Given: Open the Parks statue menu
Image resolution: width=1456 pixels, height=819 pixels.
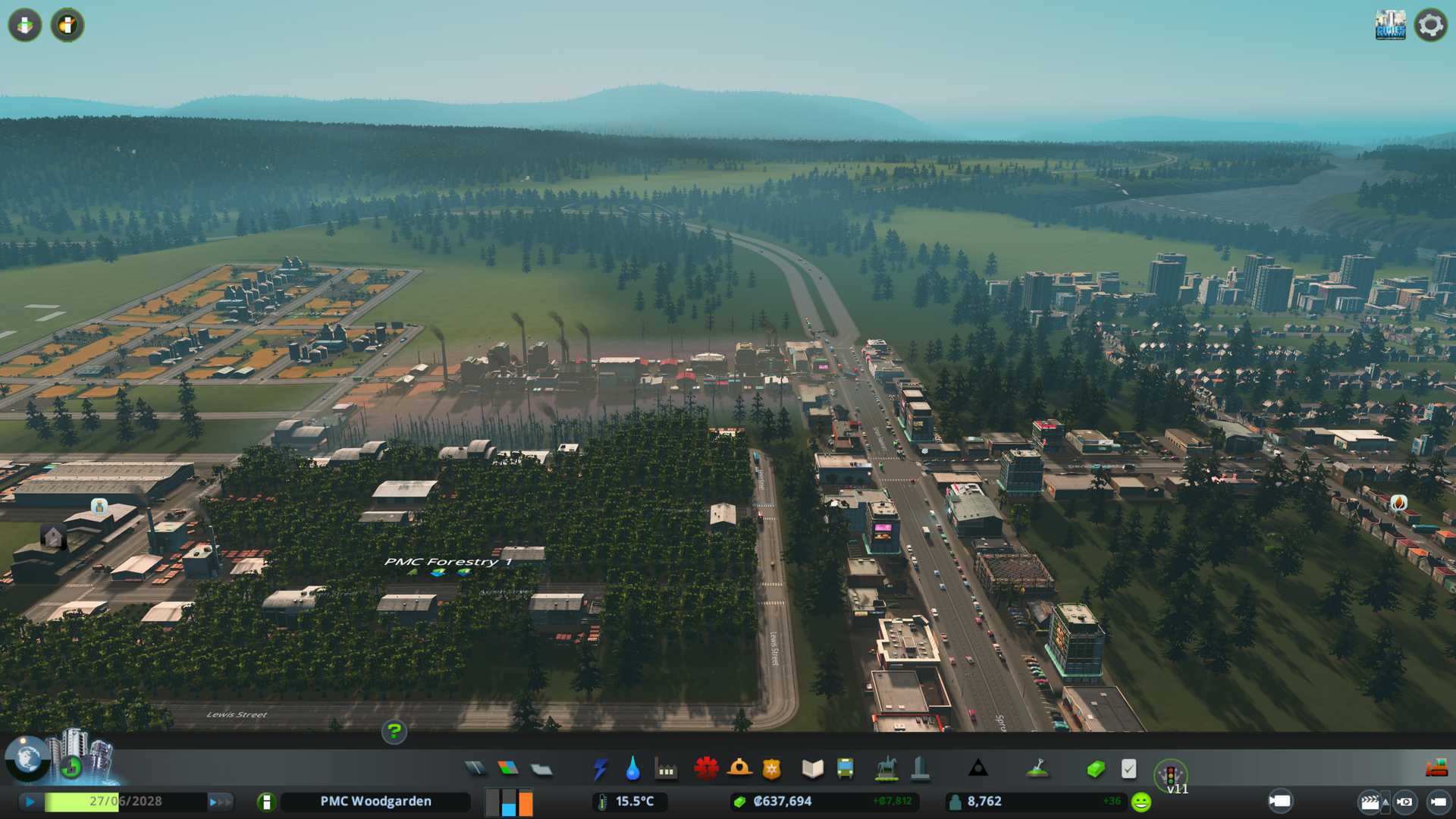Looking at the screenshot, I should tap(886, 769).
